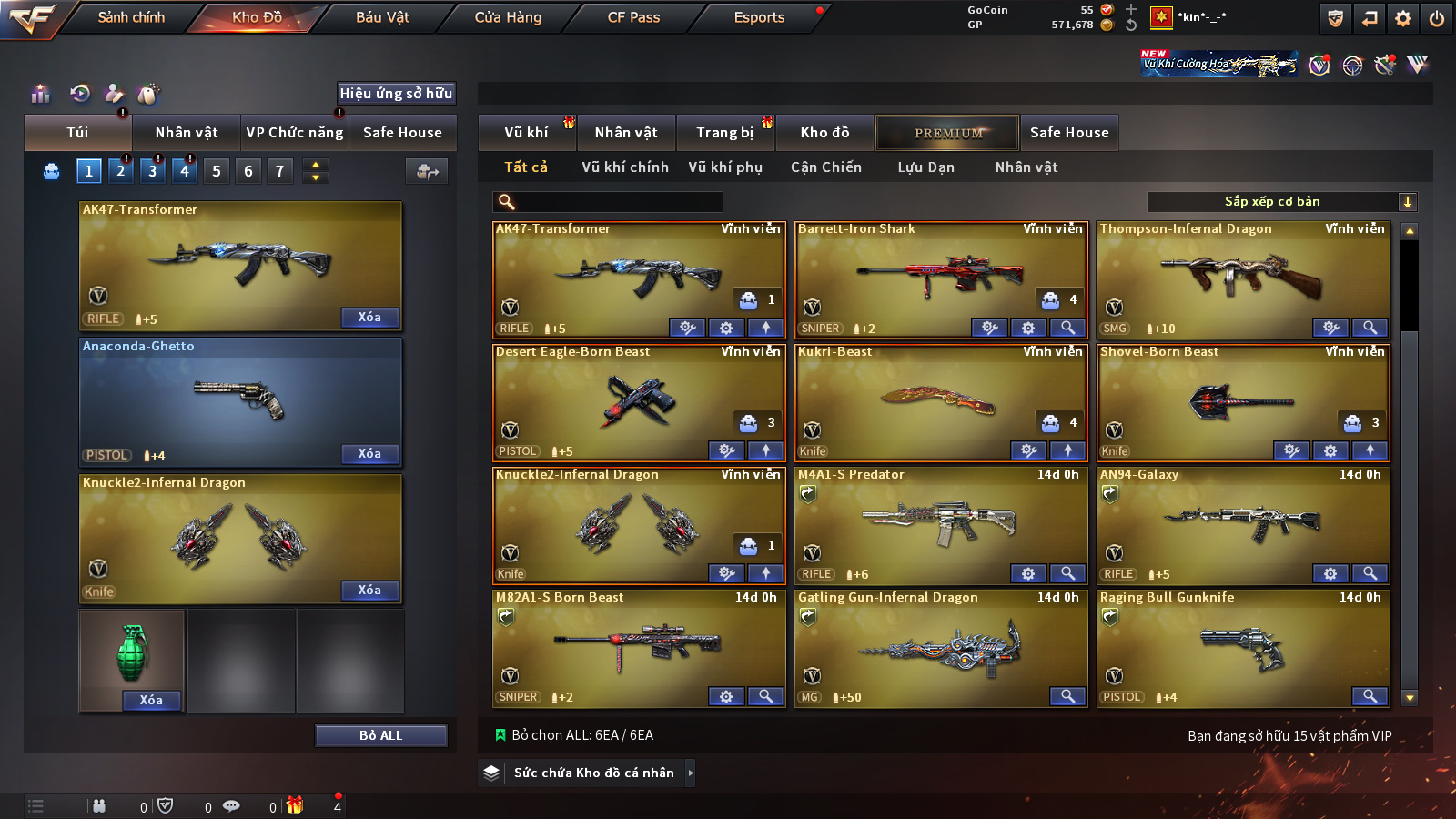Filter by Vũ khí chính
The width and height of the screenshot is (1456, 819).
(625, 167)
